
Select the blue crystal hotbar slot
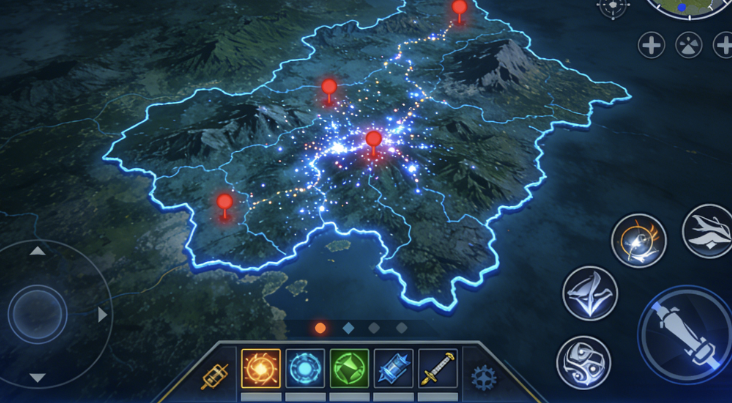coord(393,369)
